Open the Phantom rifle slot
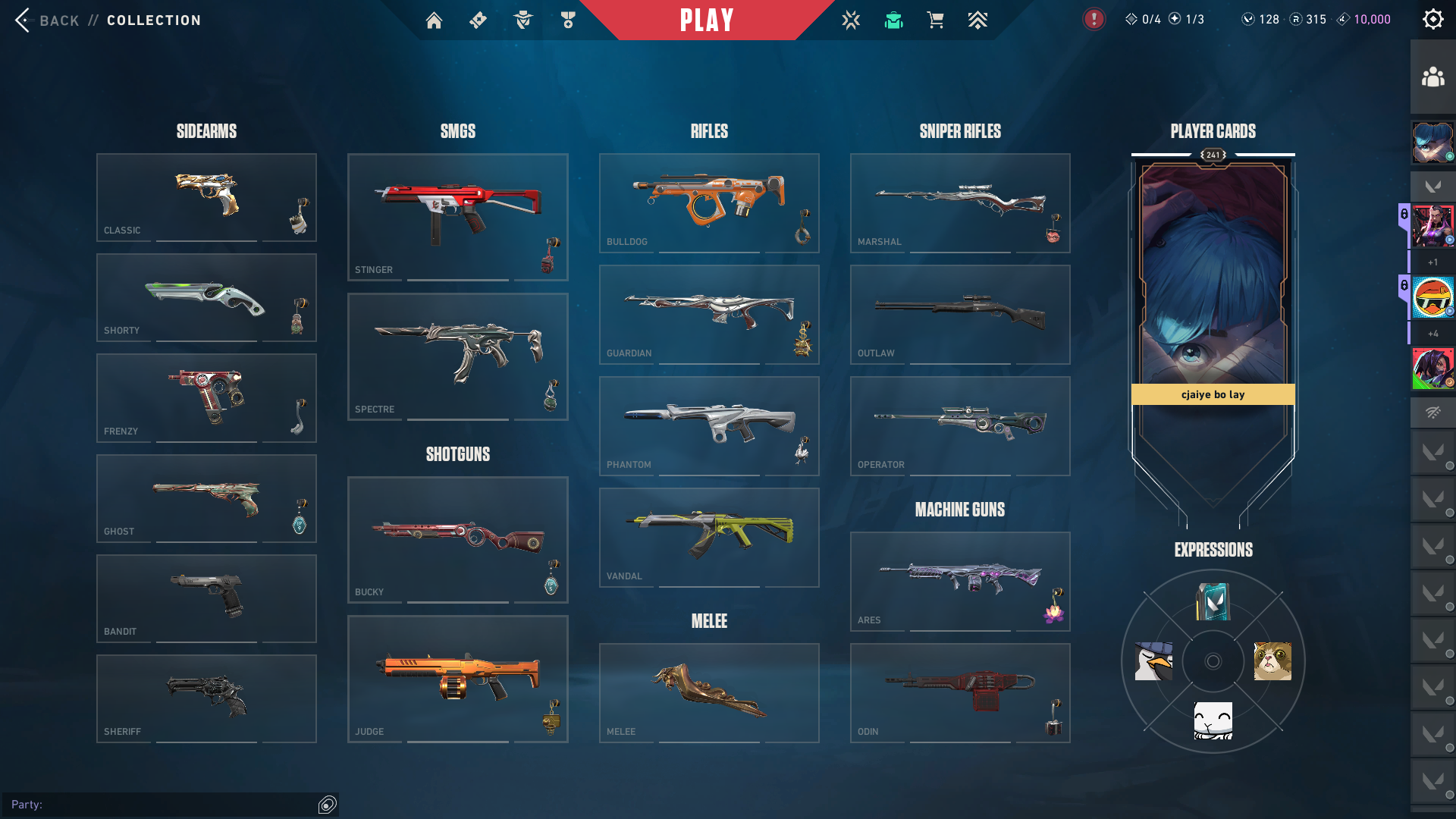The height and width of the screenshot is (819, 1456). (x=709, y=425)
